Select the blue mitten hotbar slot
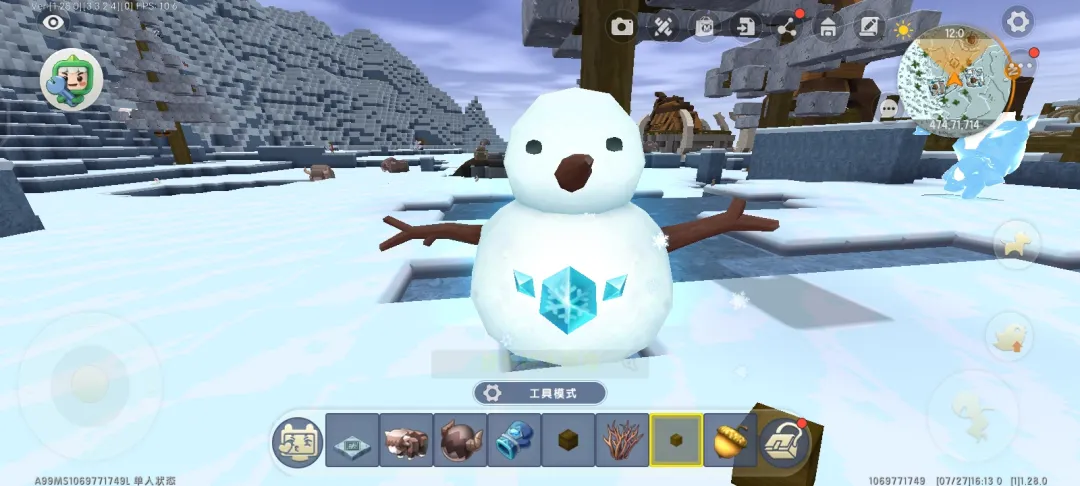Screen dimensions: 1080x486 click(x=515, y=440)
